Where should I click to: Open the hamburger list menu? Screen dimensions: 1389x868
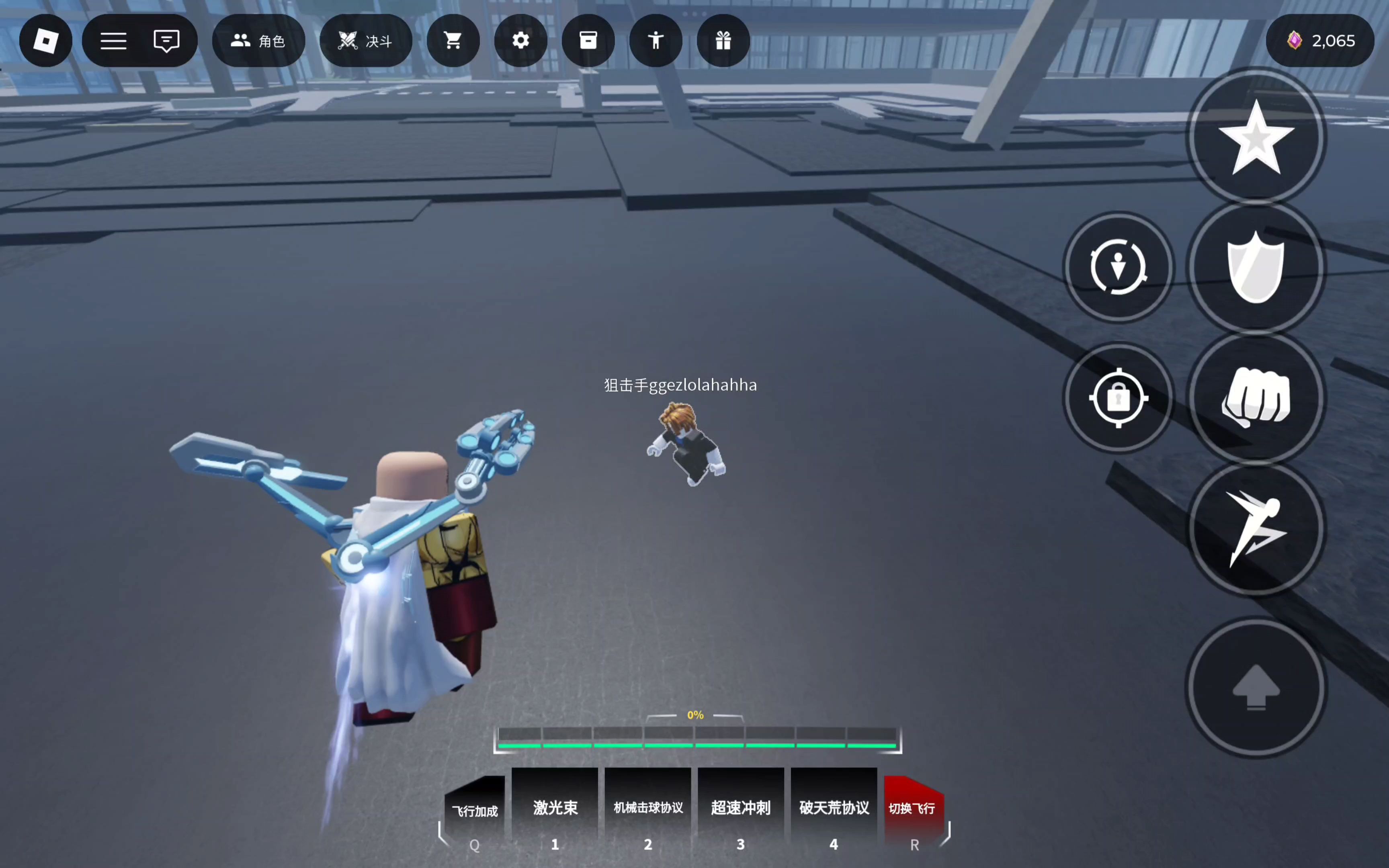[114, 41]
